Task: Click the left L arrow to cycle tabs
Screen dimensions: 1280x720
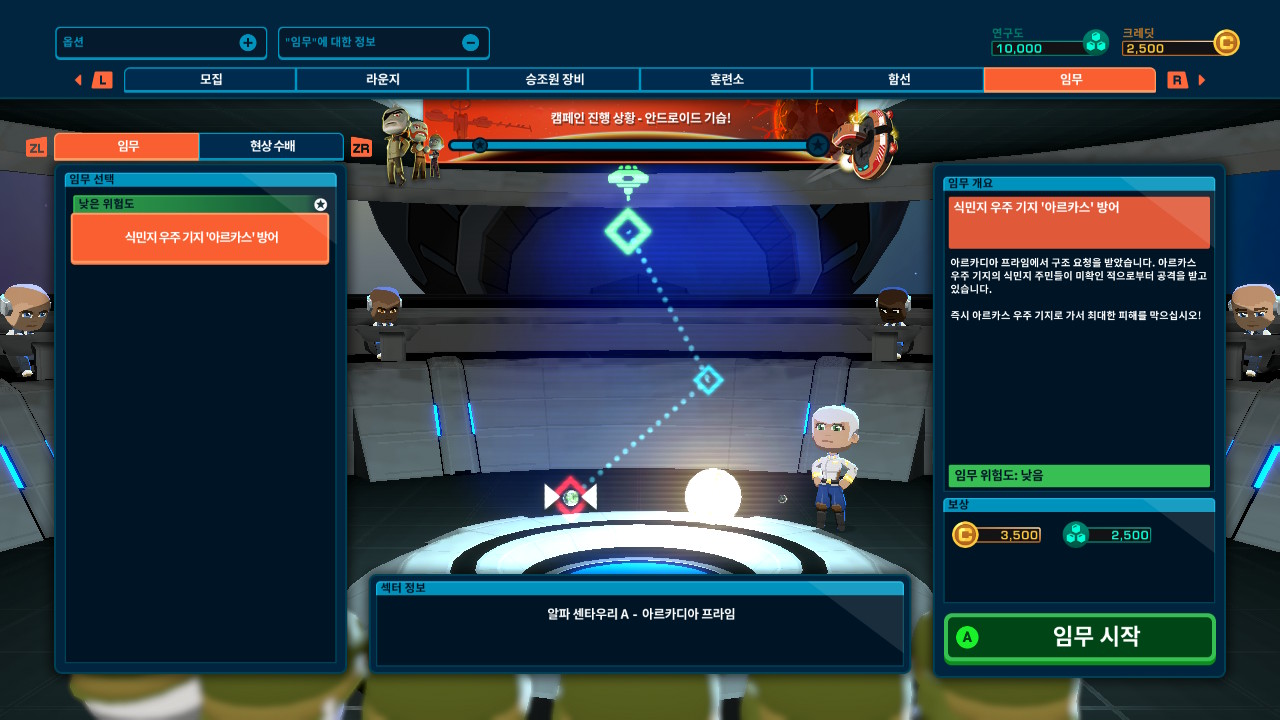Action: pos(79,79)
